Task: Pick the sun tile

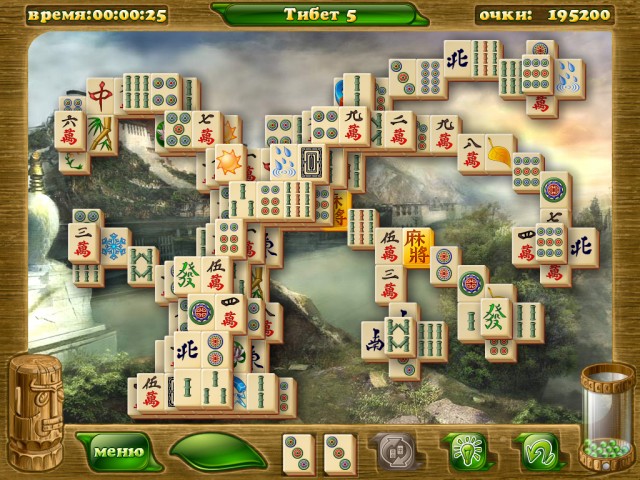Action: tap(229, 160)
